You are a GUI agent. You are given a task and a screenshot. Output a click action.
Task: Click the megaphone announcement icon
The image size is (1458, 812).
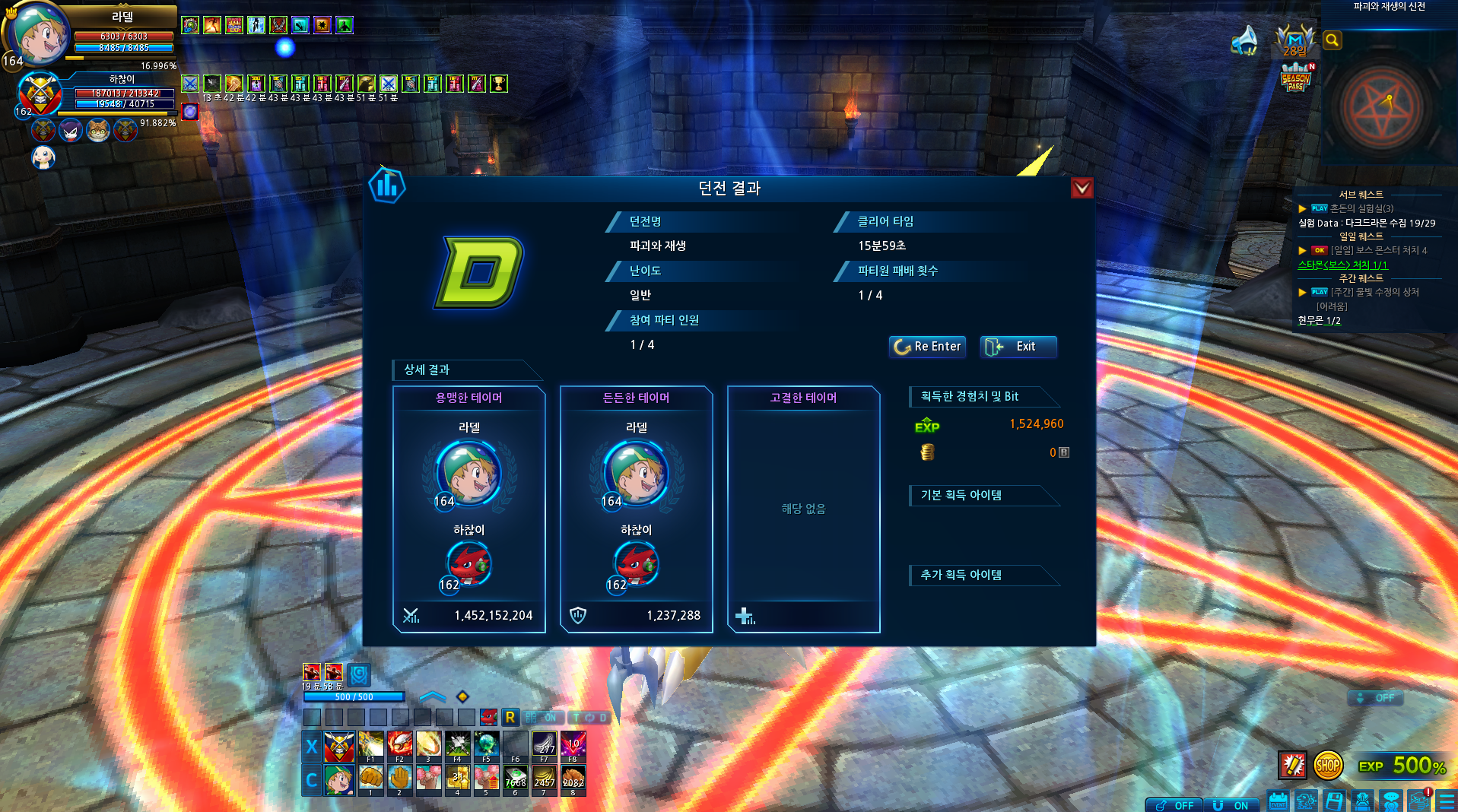(1245, 41)
